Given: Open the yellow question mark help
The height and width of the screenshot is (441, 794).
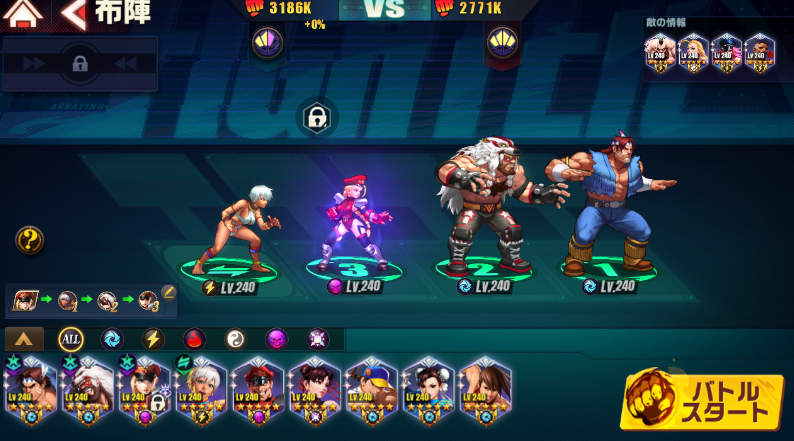Looking at the screenshot, I should (x=29, y=240).
